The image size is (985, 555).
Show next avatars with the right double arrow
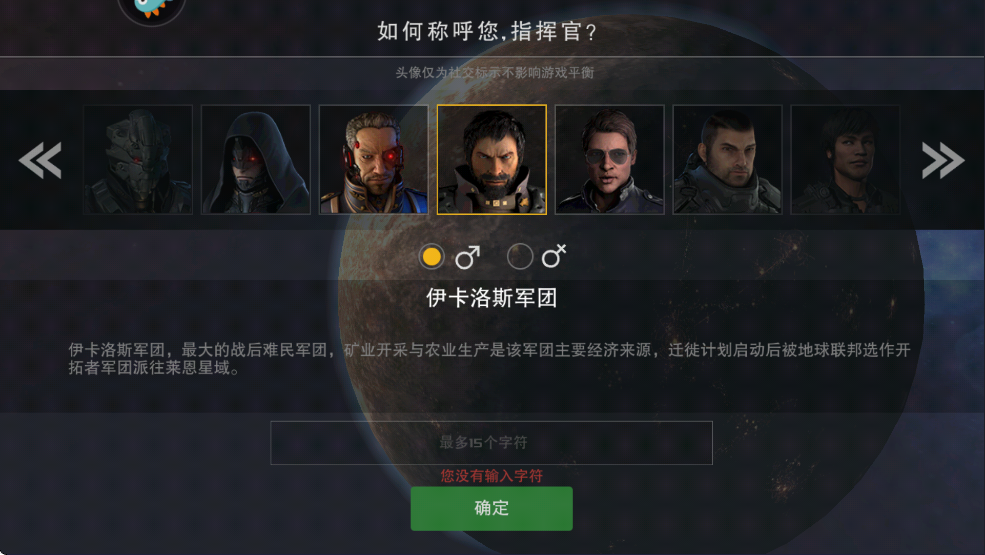(x=942, y=160)
